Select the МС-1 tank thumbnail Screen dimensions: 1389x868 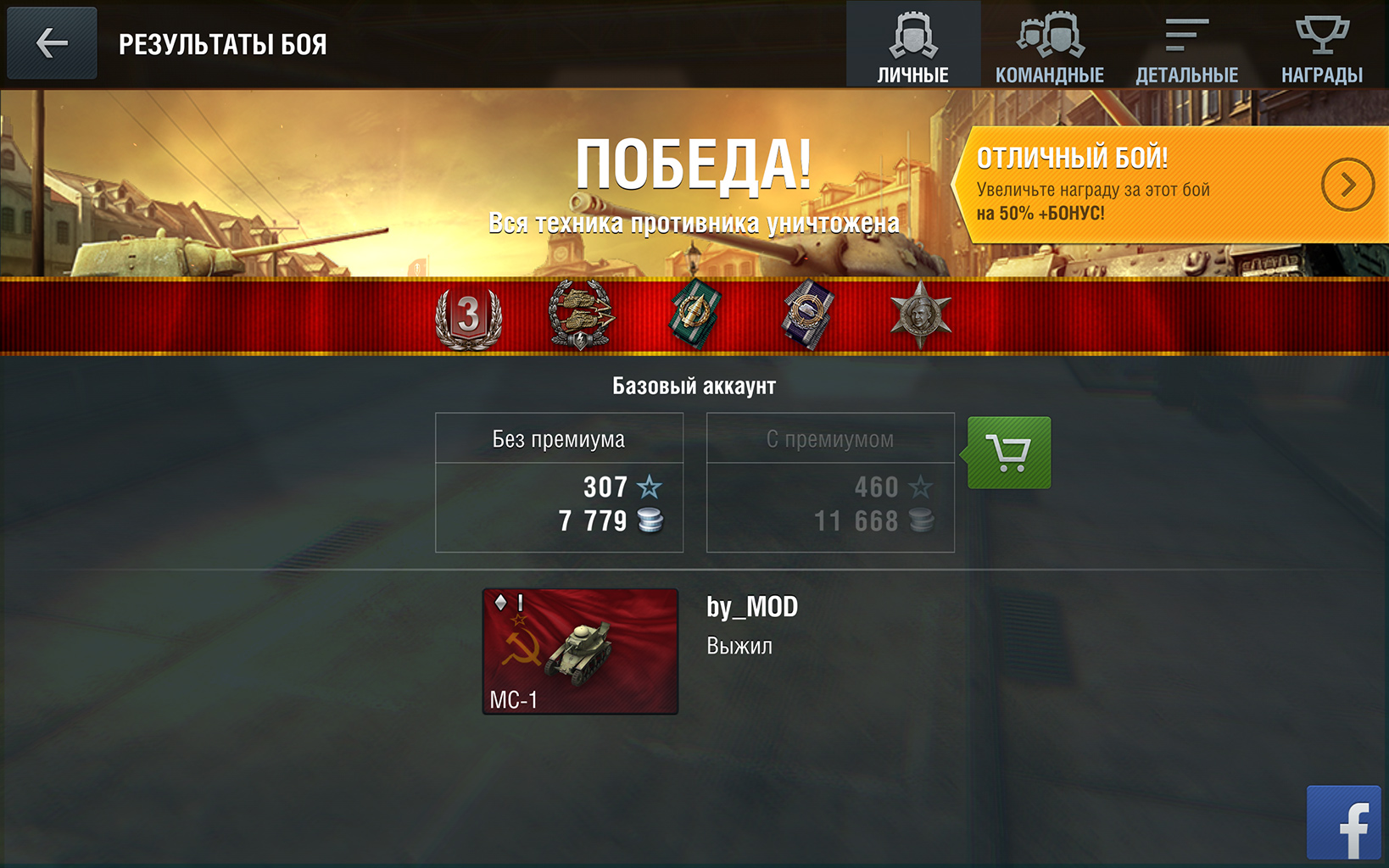(x=580, y=651)
